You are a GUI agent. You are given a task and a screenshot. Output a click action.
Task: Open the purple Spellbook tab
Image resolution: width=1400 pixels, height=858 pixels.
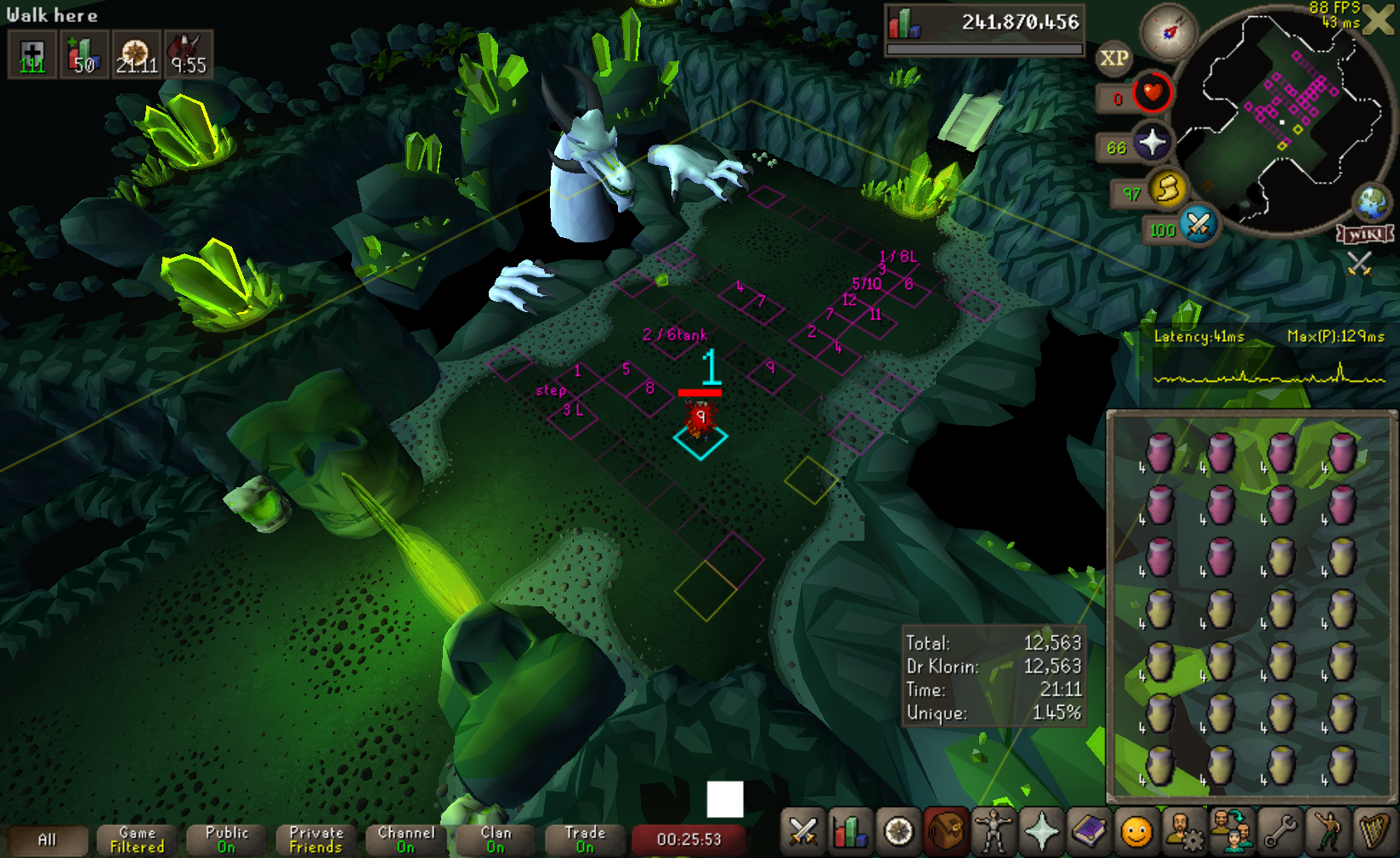(1089, 831)
